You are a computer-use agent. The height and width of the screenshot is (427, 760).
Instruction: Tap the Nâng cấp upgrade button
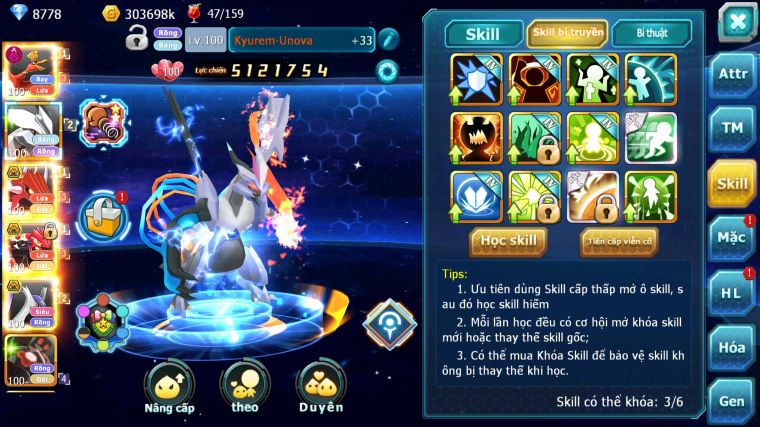168,388
